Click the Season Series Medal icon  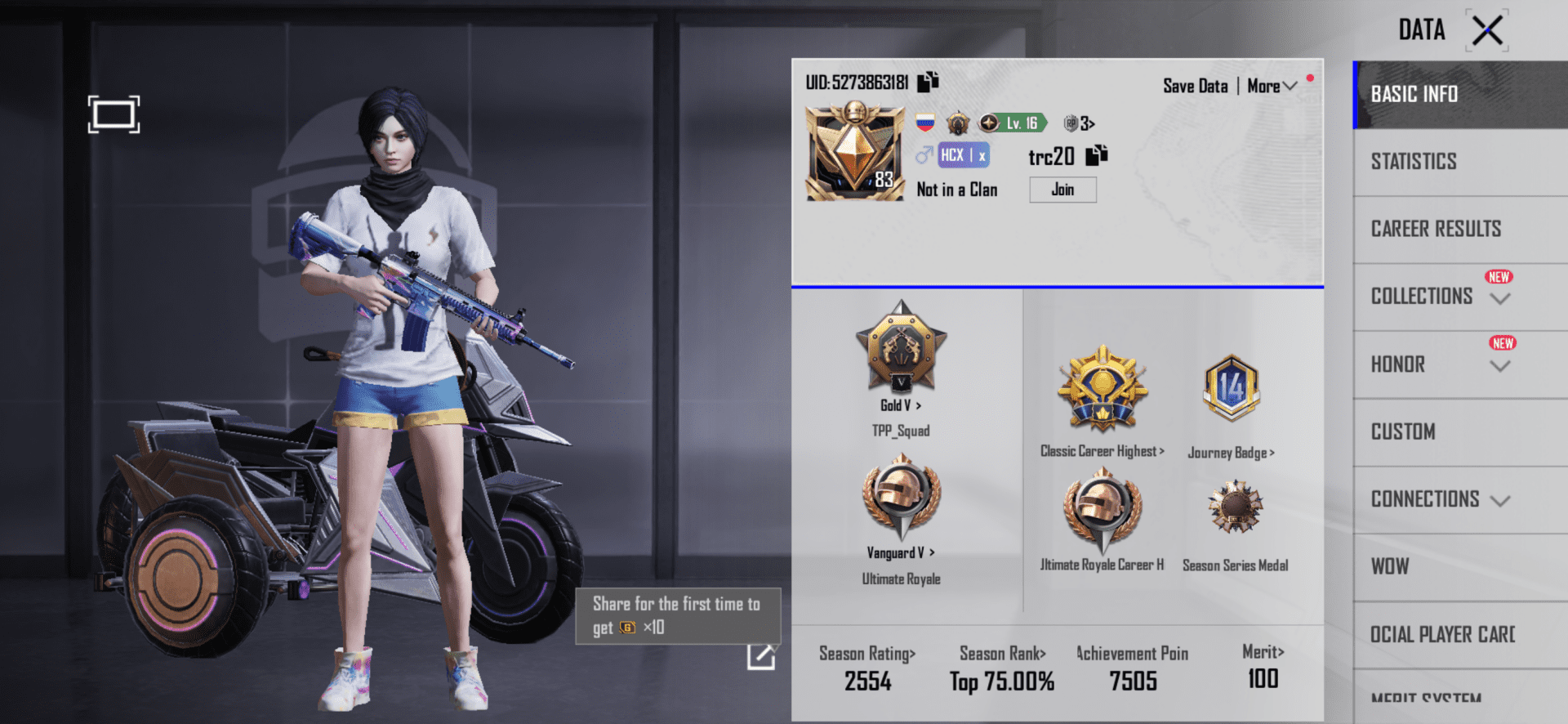point(1234,508)
